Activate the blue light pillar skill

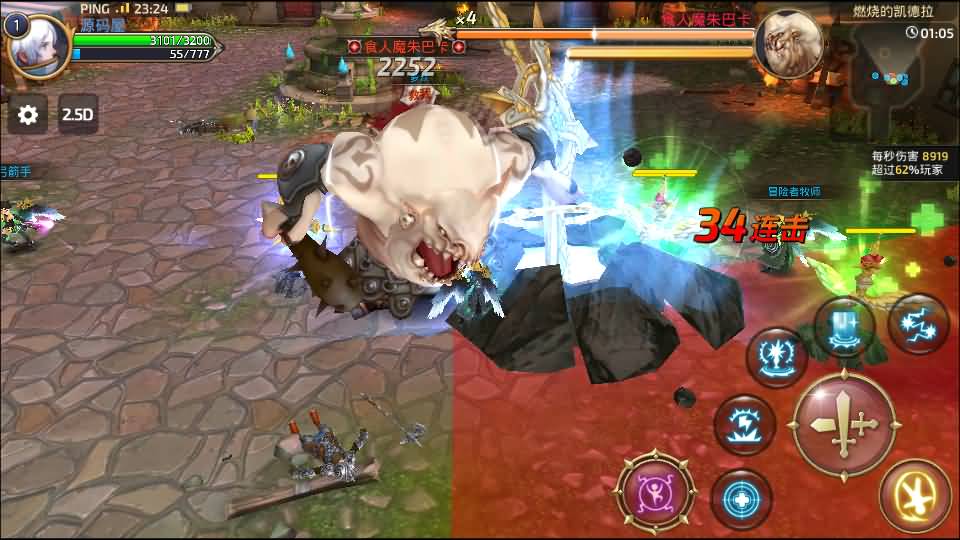pyautogui.click(x=843, y=327)
